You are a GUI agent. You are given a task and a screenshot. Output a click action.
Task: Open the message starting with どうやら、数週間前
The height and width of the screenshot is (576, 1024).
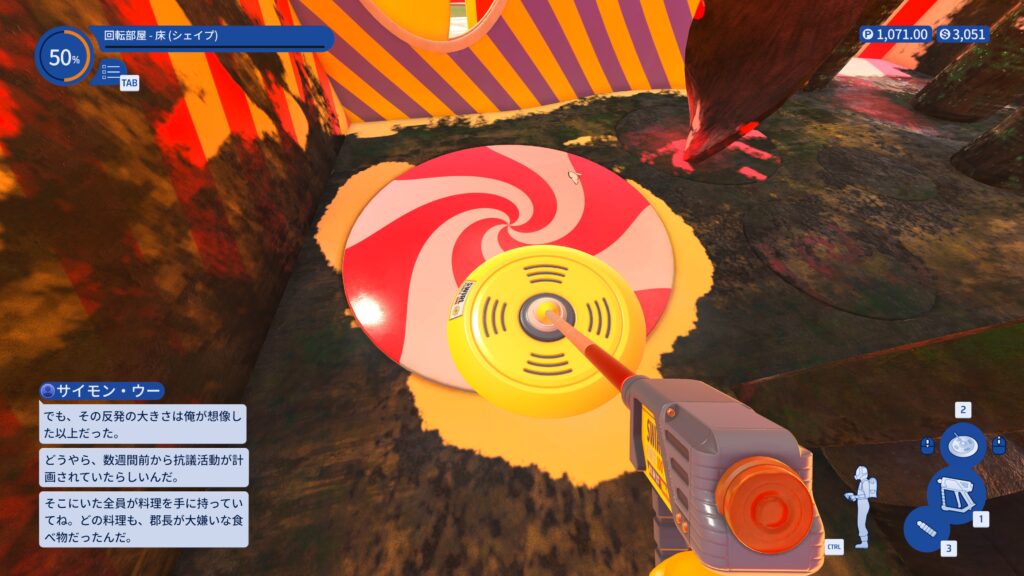pos(142,468)
